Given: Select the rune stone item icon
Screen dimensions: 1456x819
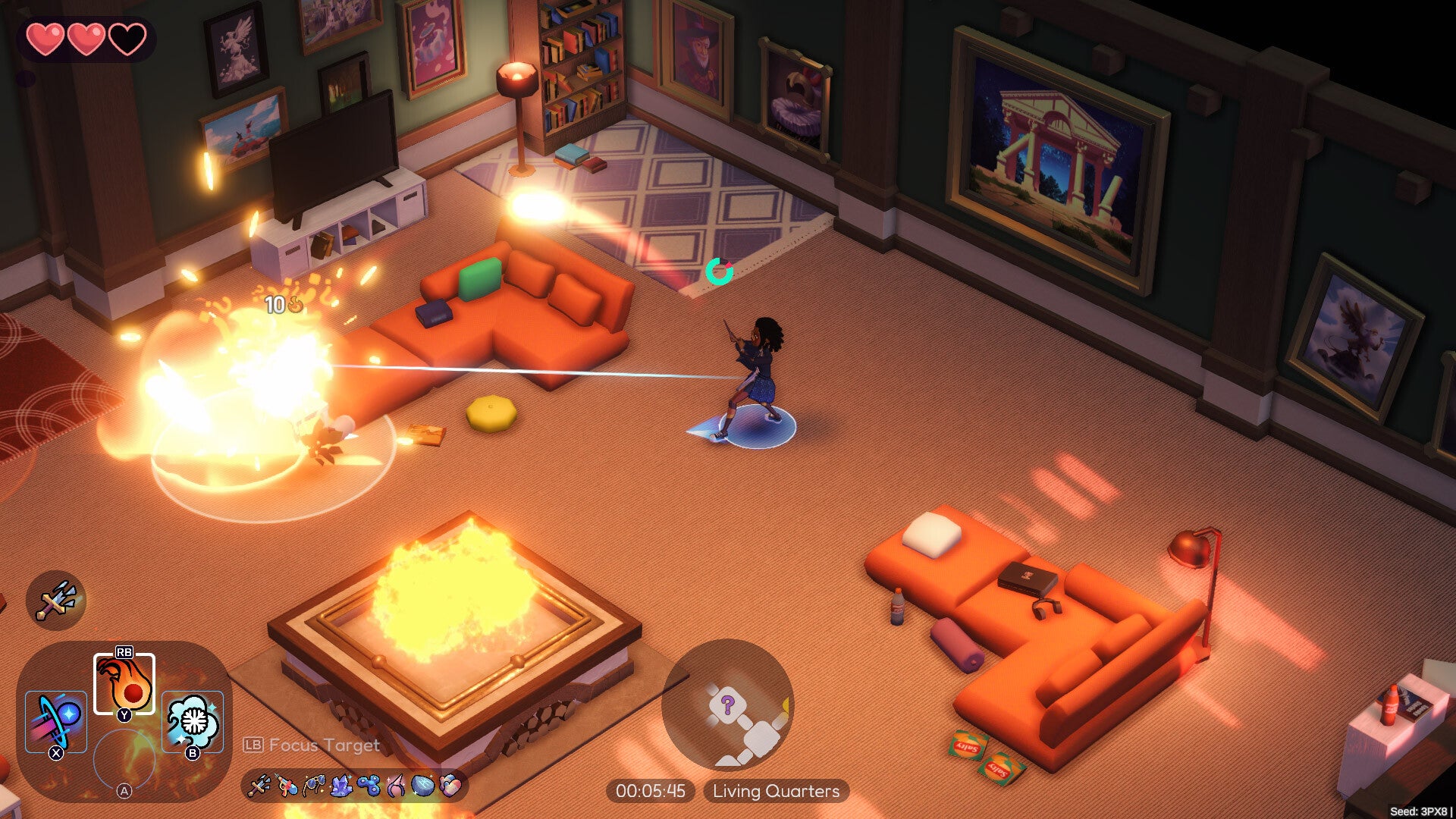Looking at the screenshot, I should [x=423, y=786].
